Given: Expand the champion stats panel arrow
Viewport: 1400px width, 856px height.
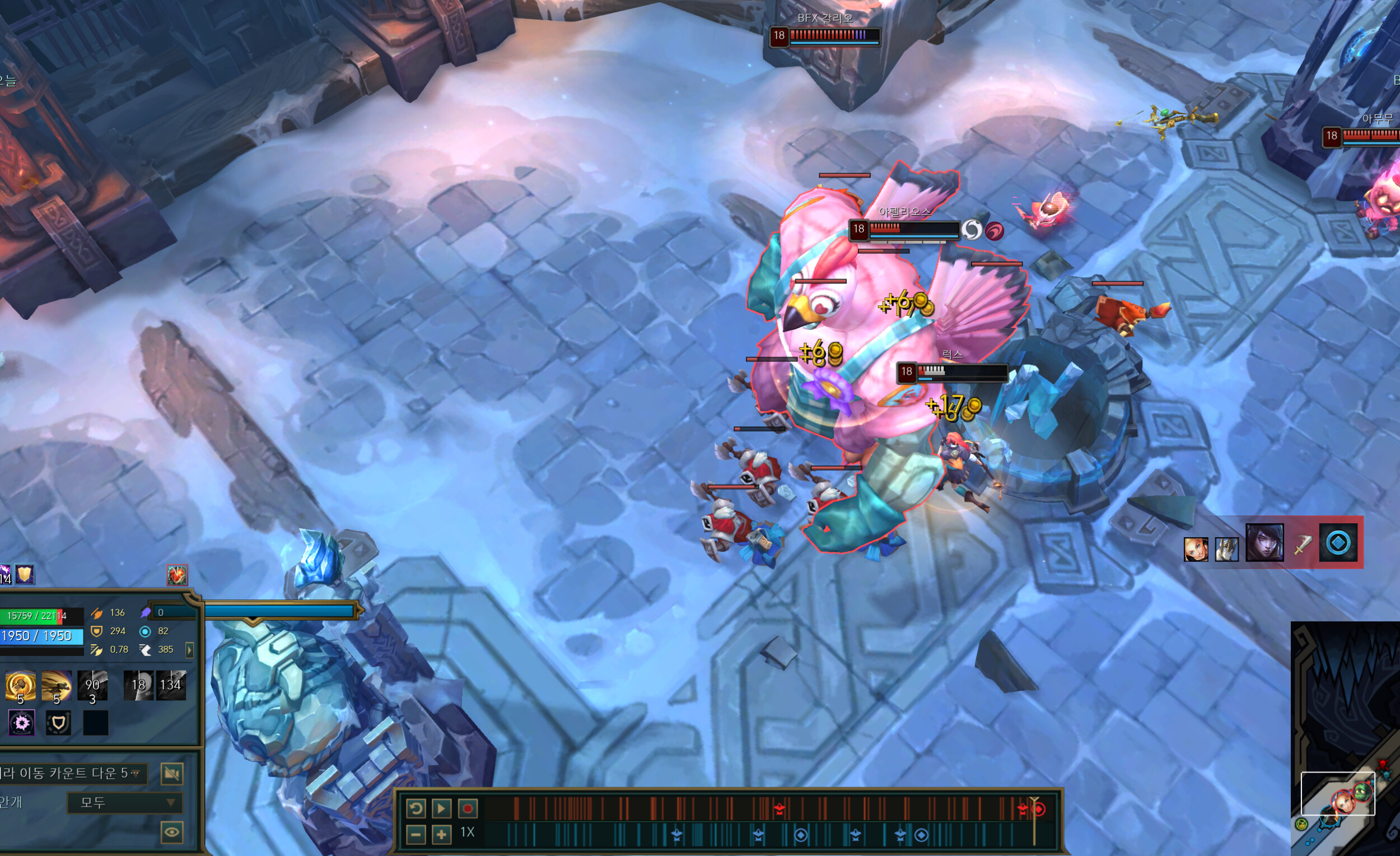Looking at the screenshot, I should coord(190,650).
